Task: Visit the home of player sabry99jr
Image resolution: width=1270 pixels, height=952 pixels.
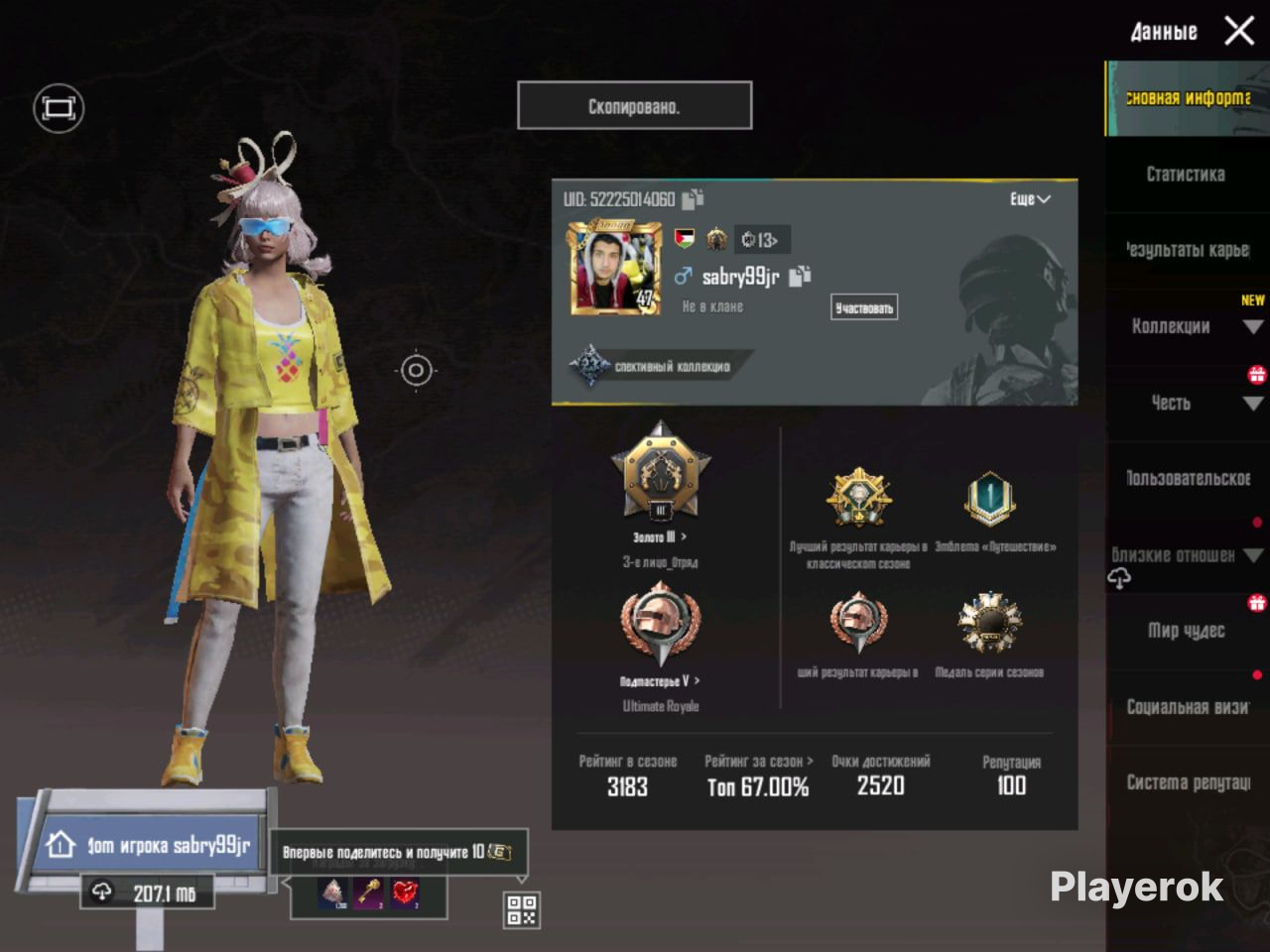Action: [x=149, y=846]
